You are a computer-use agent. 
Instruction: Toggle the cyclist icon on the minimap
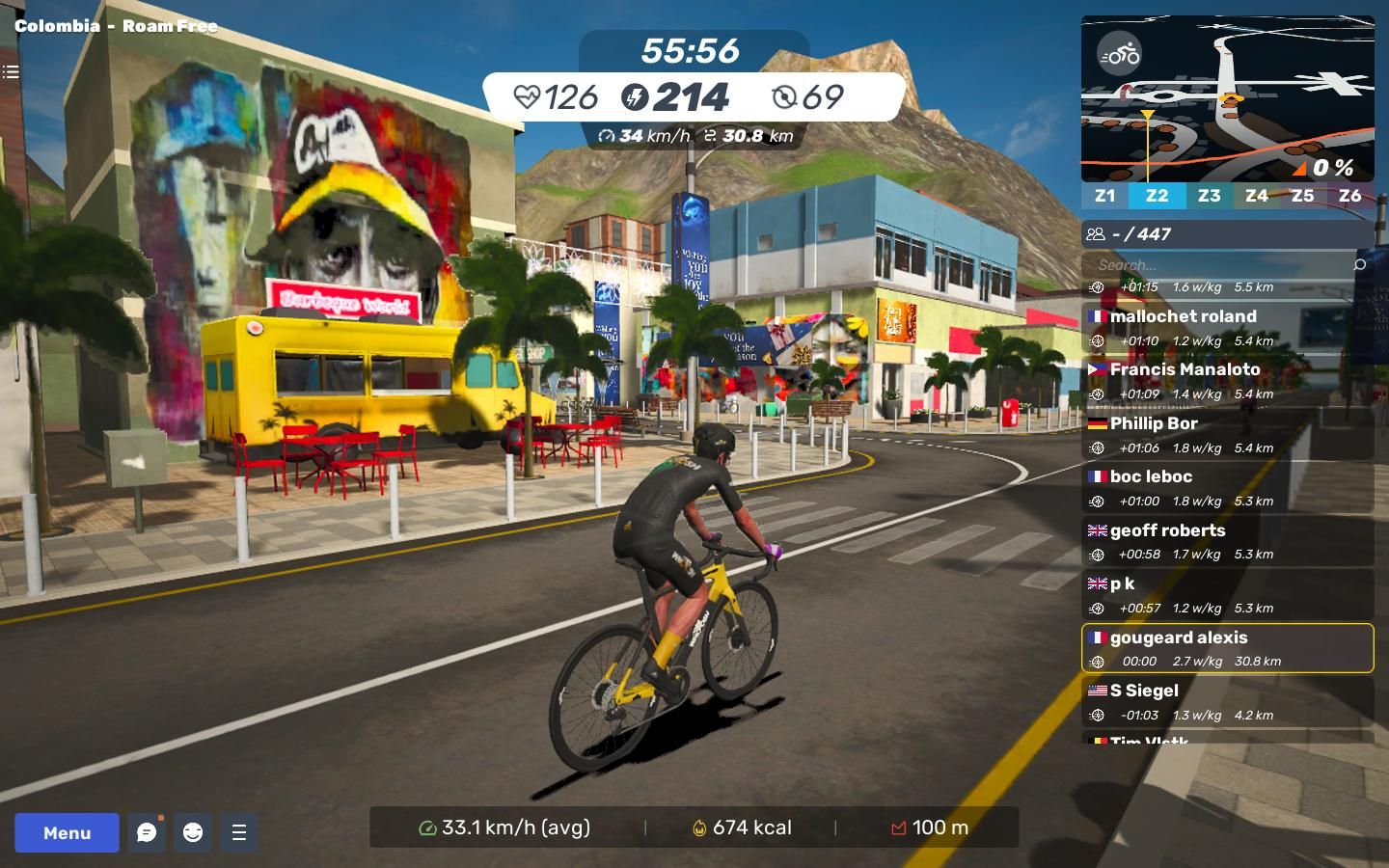[x=1120, y=54]
